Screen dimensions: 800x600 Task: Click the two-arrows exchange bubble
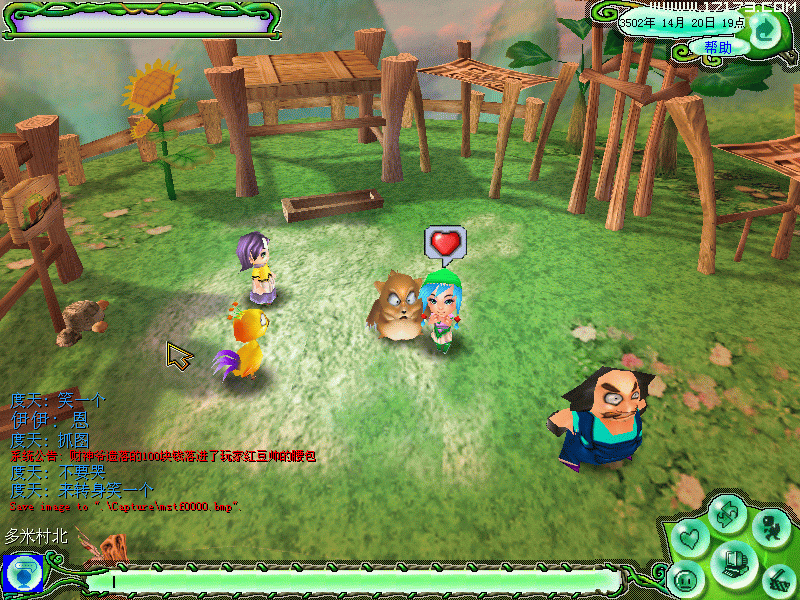(725, 513)
